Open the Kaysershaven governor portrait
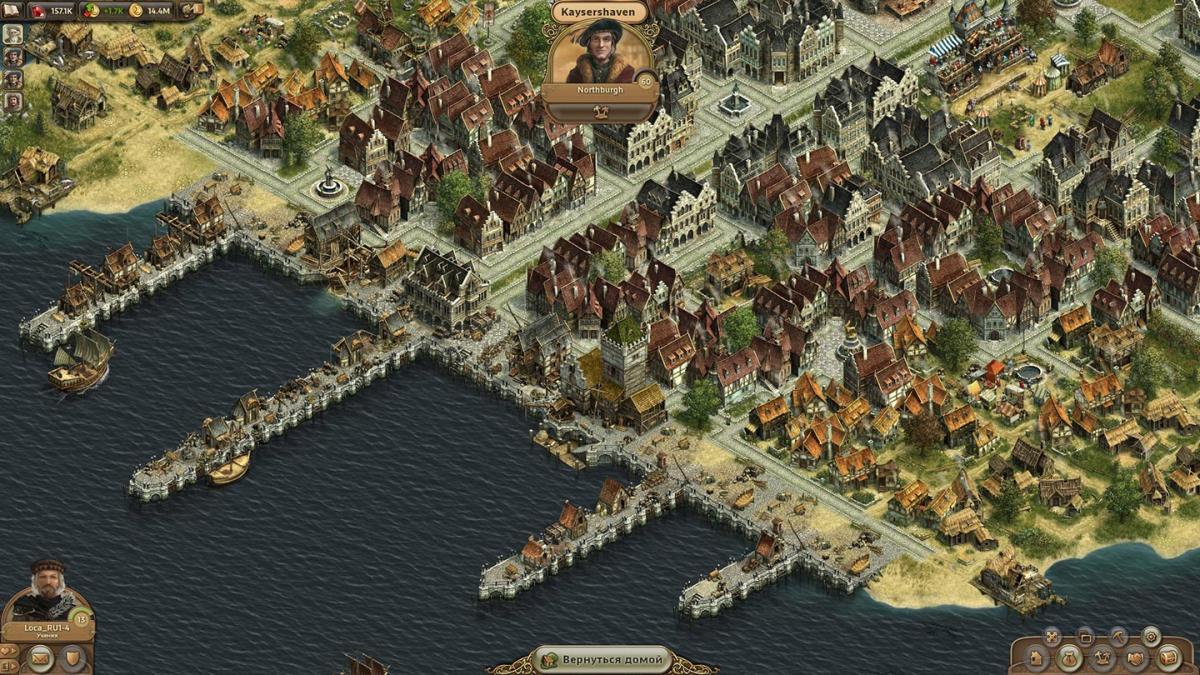The width and height of the screenshot is (1200, 675). (600, 52)
